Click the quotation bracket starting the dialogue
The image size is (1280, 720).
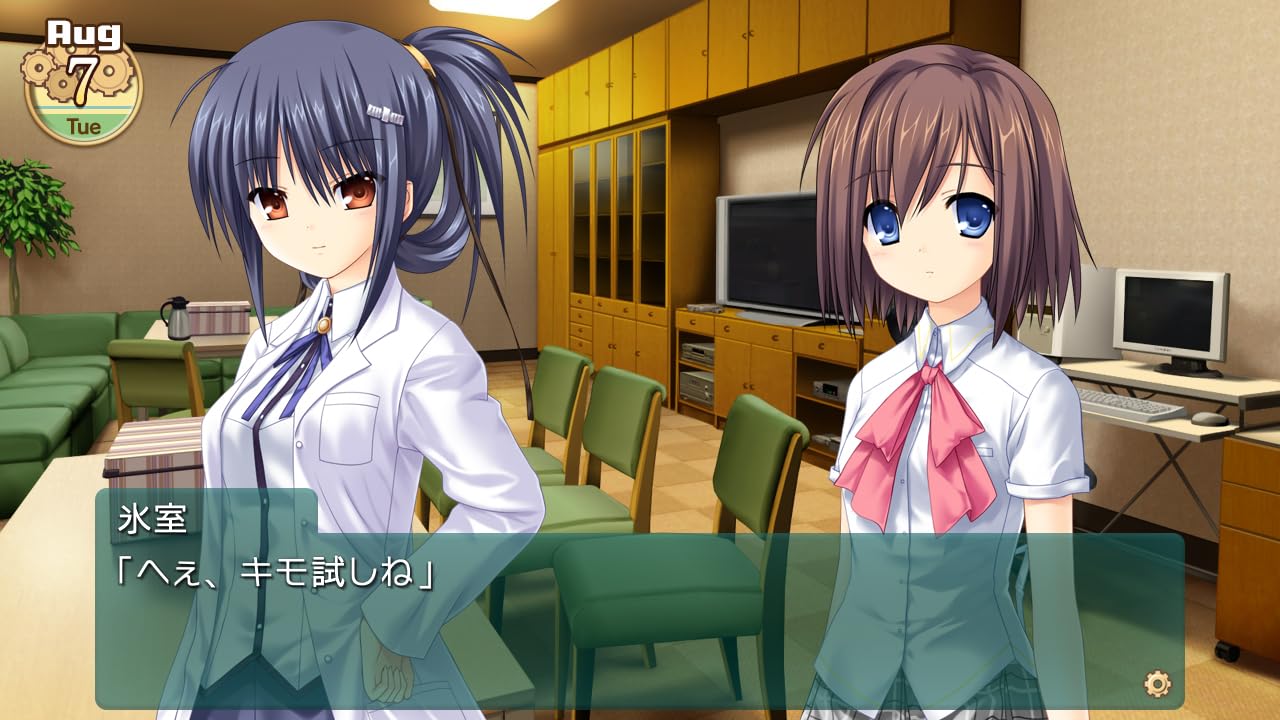tap(123, 570)
